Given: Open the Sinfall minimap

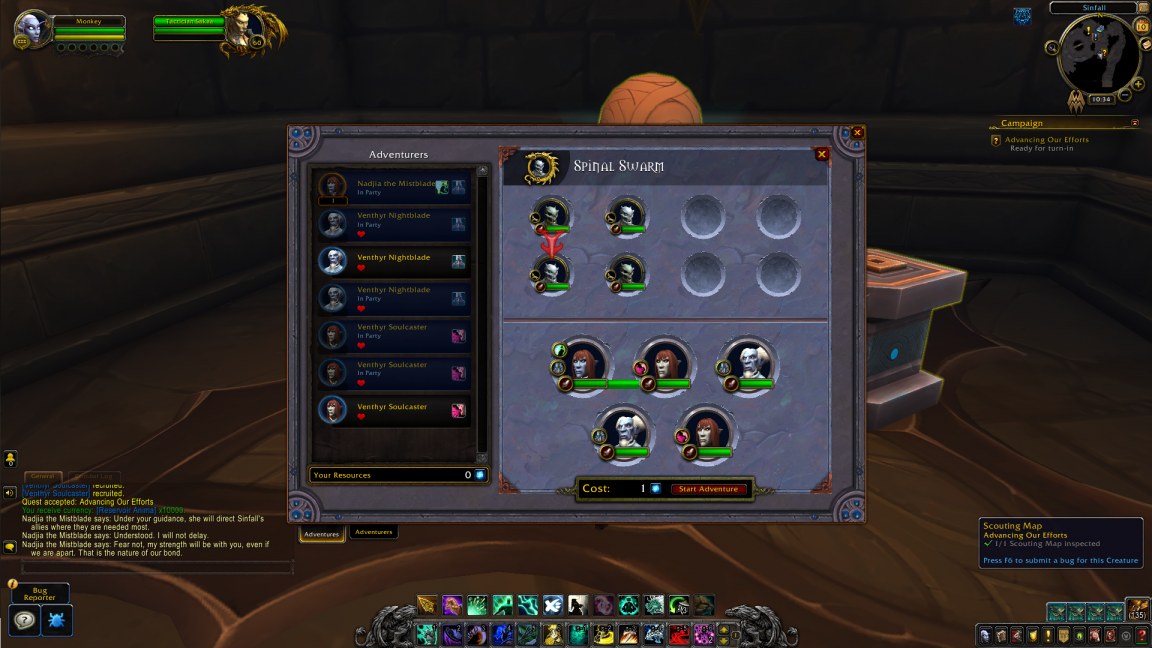Looking at the screenshot, I should (x=1098, y=53).
